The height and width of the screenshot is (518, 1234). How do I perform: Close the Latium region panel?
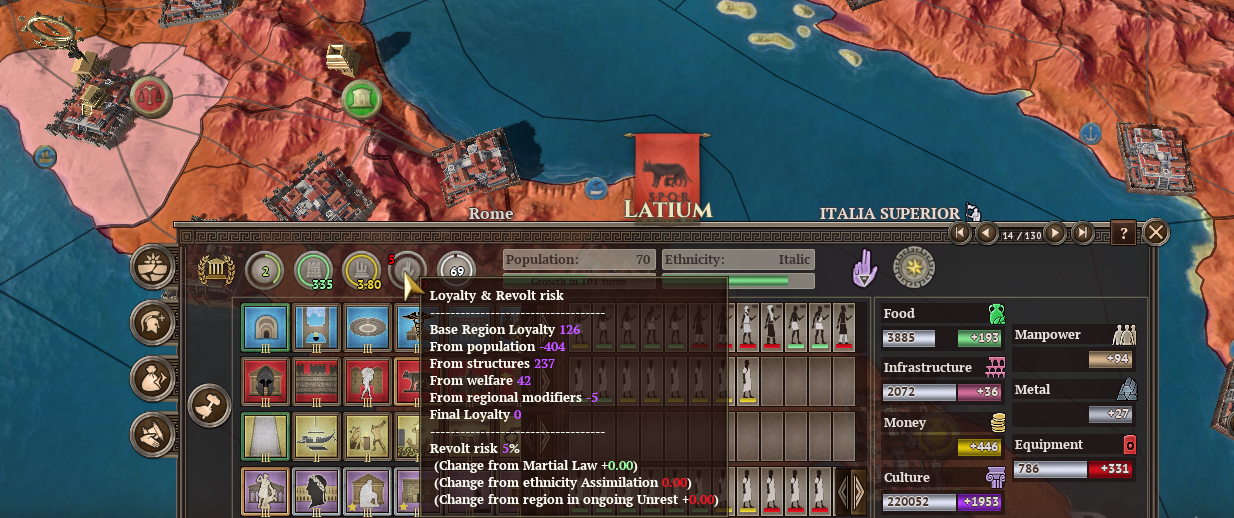coord(1156,233)
